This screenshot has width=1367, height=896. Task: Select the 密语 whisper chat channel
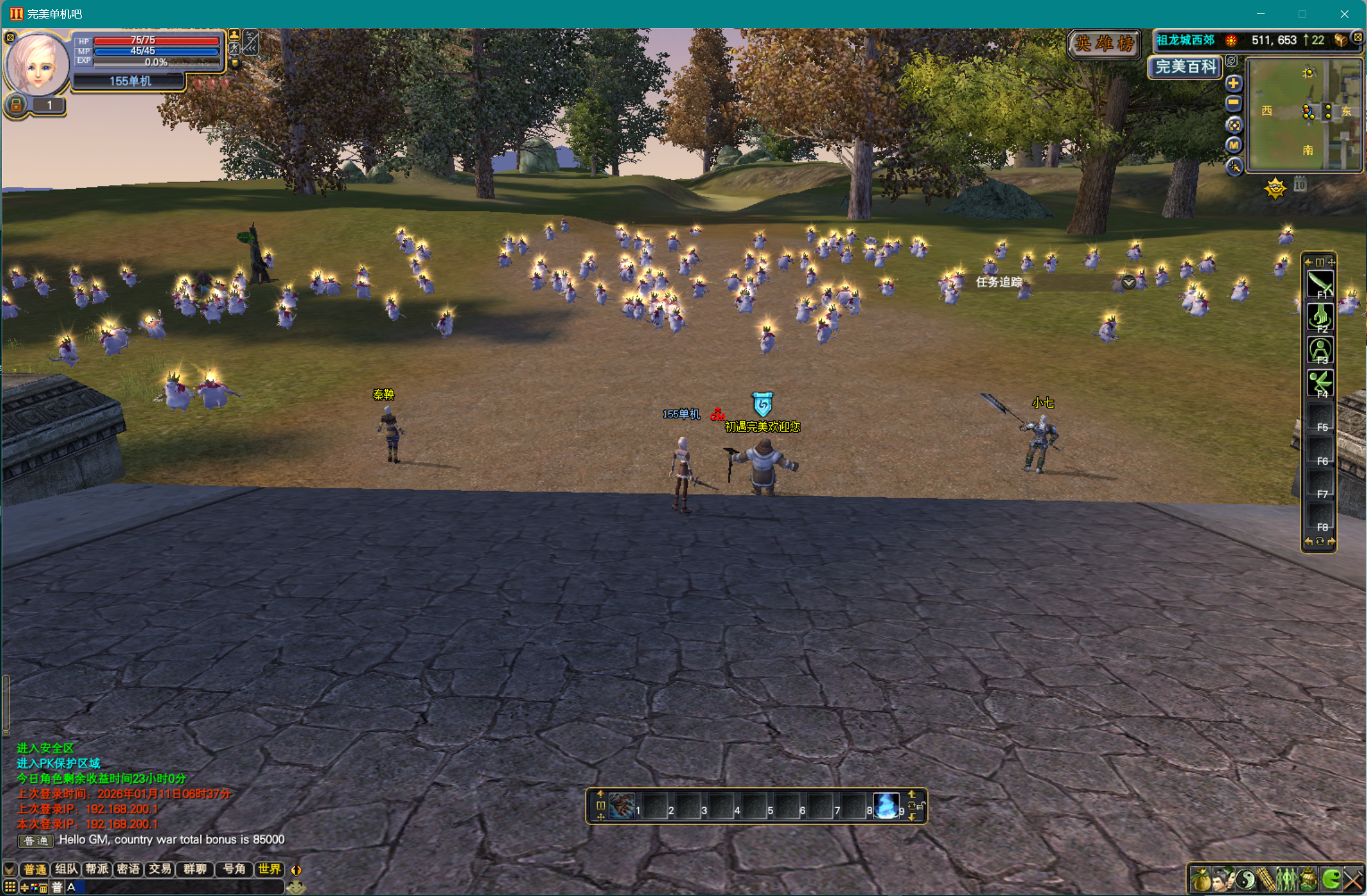[x=129, y=869]
